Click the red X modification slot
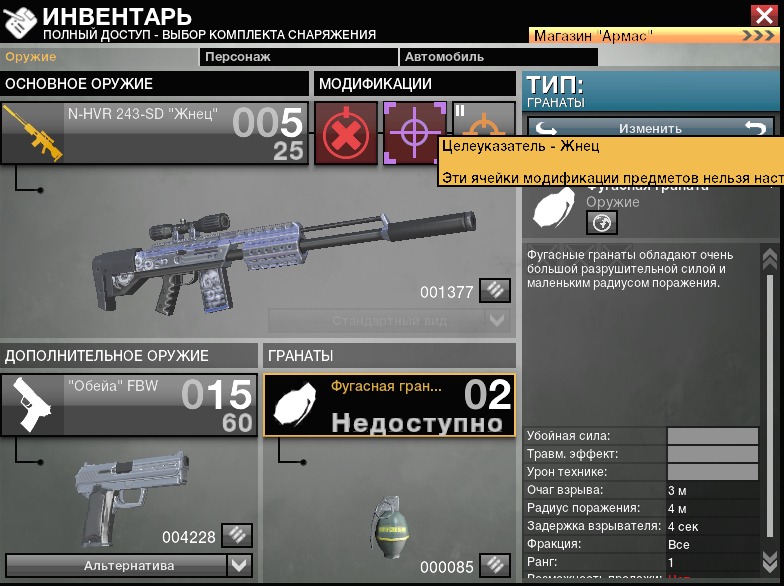 pyautogui.click(x=346, y=133)
